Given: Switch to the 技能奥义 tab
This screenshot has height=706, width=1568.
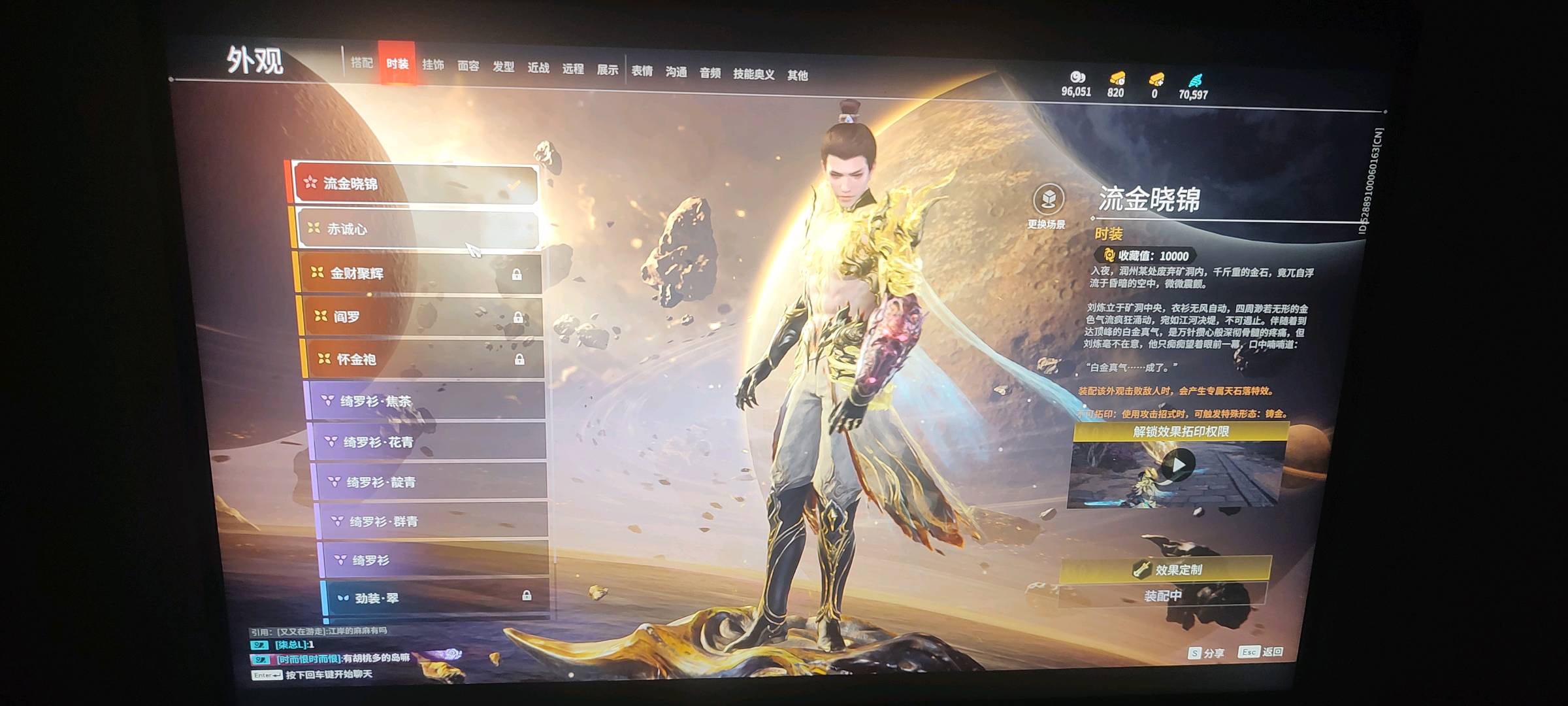Looking at the screenshot, I should [753, 74].
